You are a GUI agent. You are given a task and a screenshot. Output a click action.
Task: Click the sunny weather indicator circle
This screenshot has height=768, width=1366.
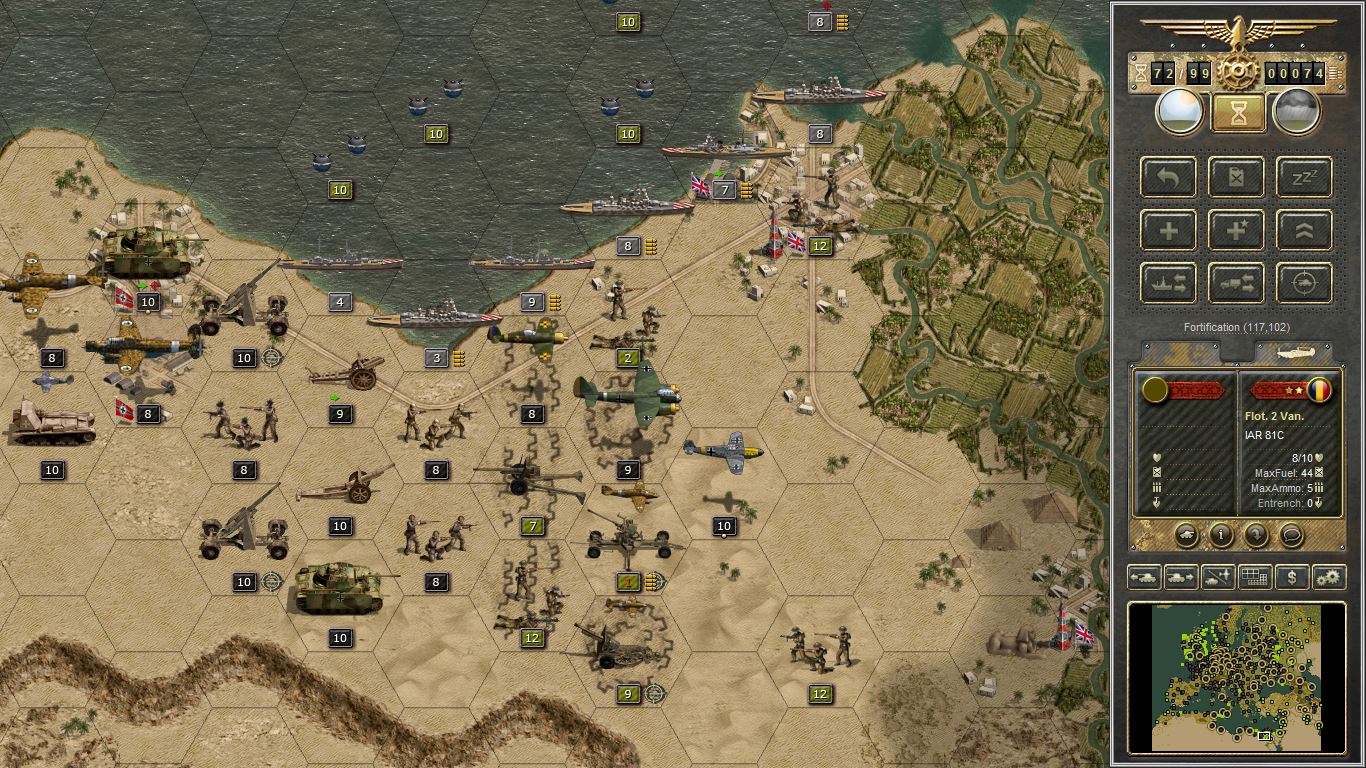coord(1178,110)
